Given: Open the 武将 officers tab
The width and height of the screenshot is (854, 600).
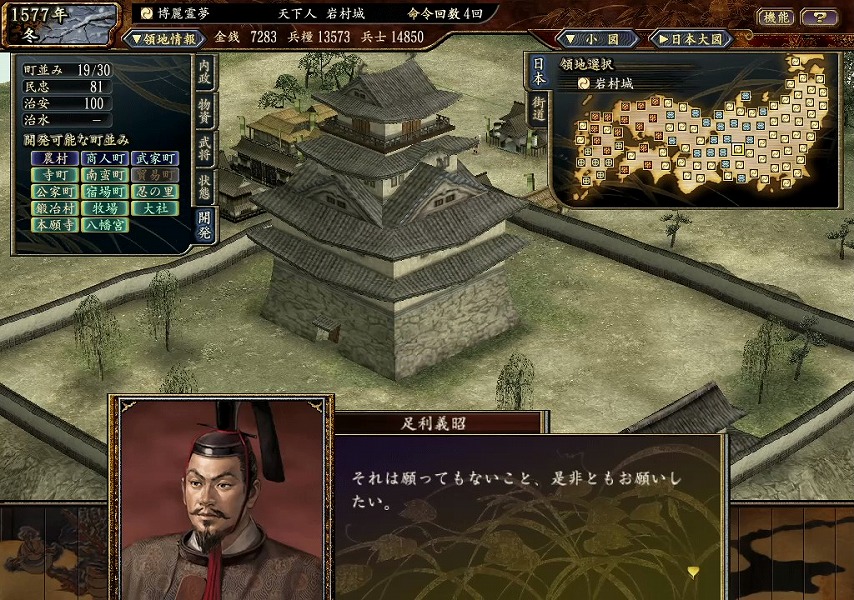Looking at the screenshot, I should click(x=204, y=147).
